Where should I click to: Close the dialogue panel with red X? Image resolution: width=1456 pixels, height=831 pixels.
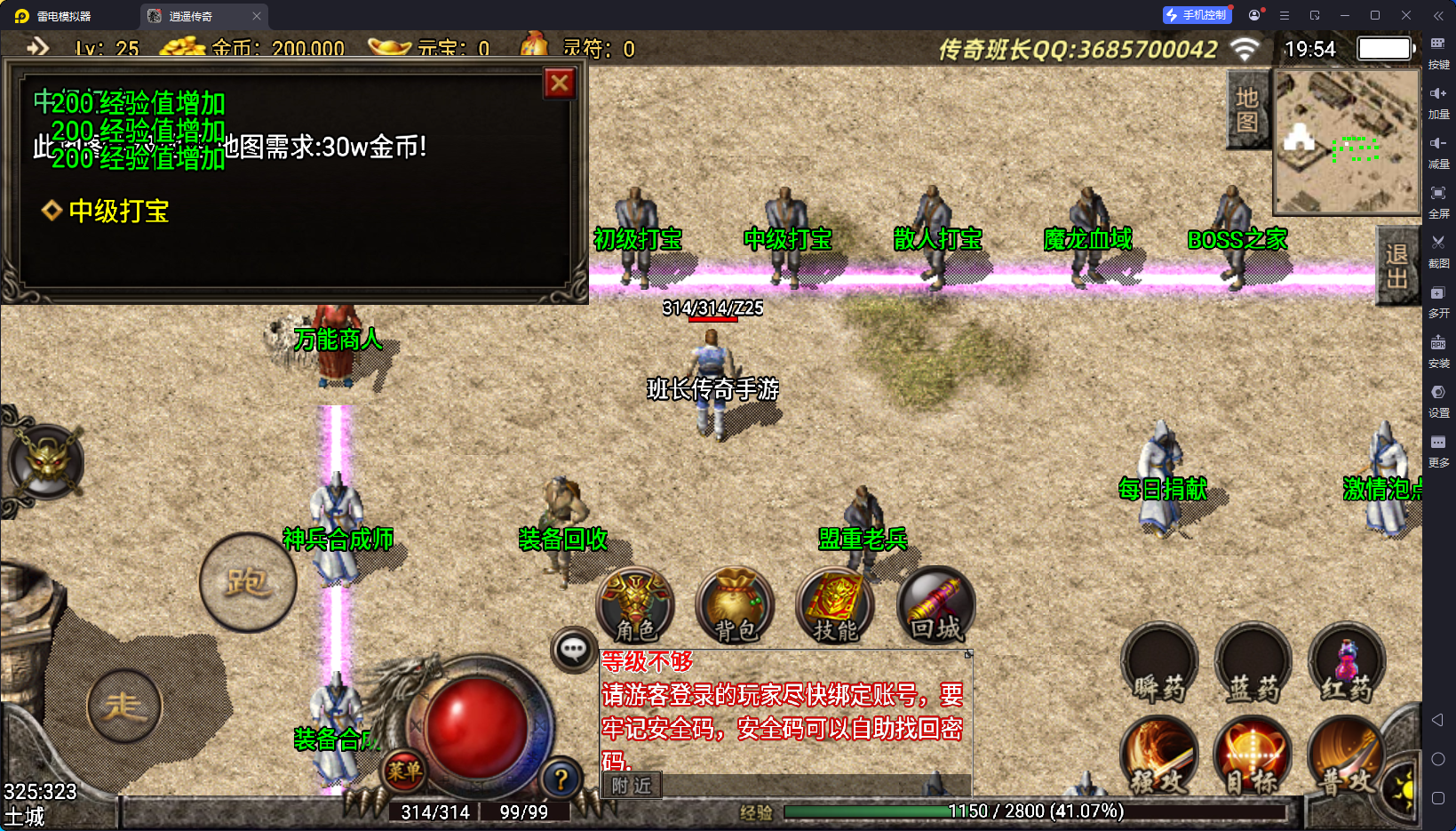coord(560,84)
